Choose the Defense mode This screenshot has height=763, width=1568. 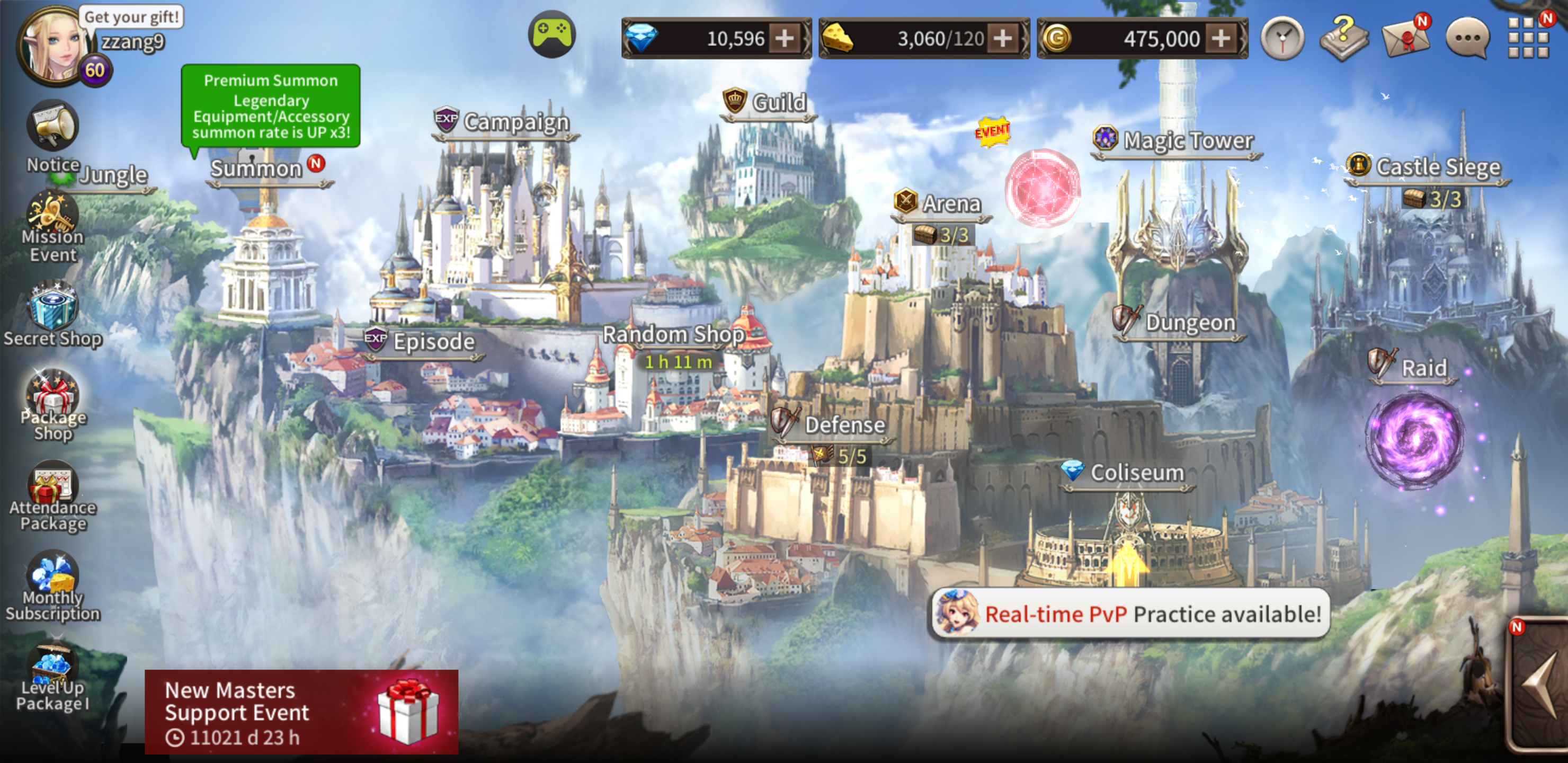pos(844,425)
